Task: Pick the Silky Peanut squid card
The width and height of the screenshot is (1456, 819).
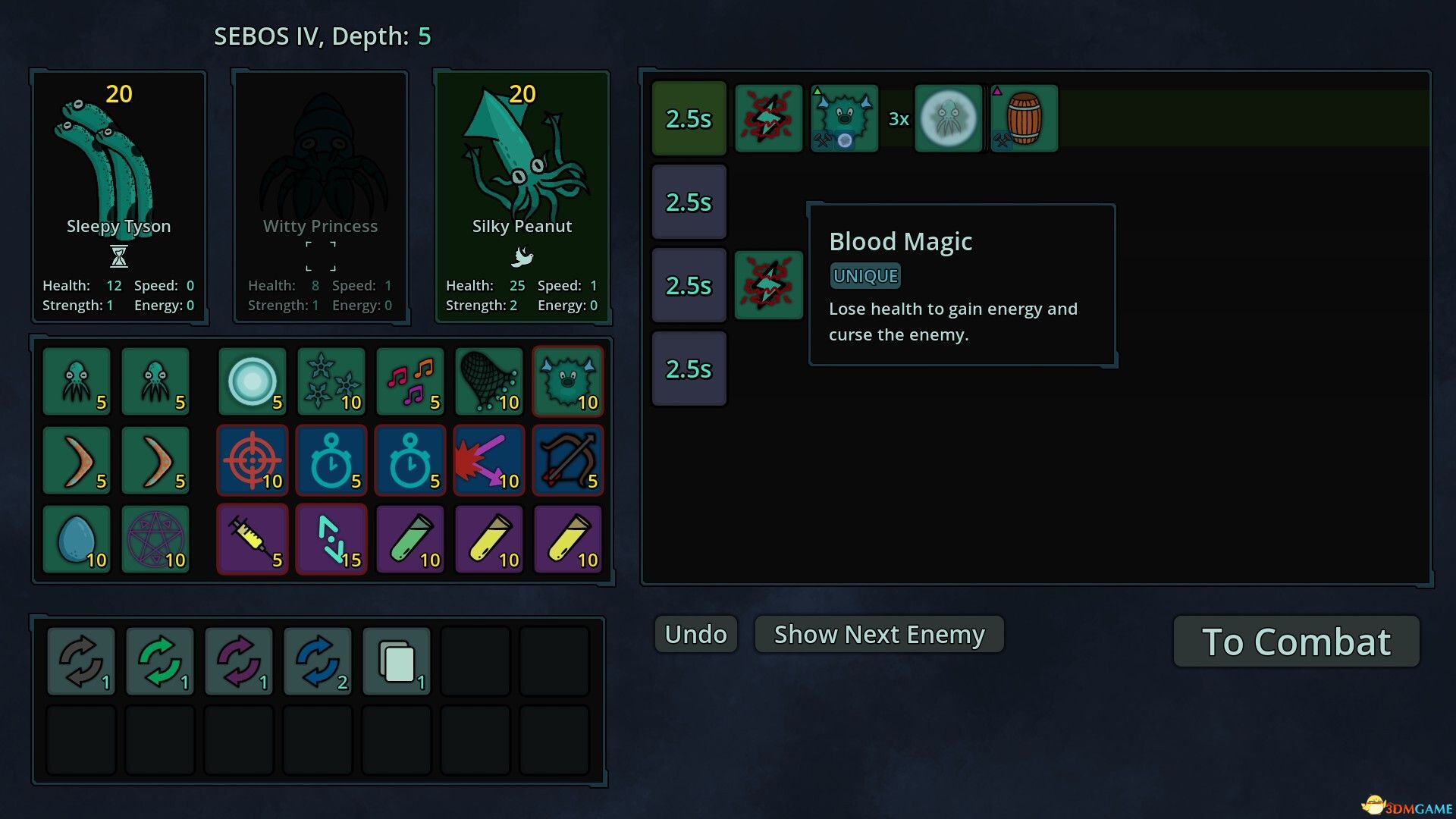Action: [x=522, y=197]
